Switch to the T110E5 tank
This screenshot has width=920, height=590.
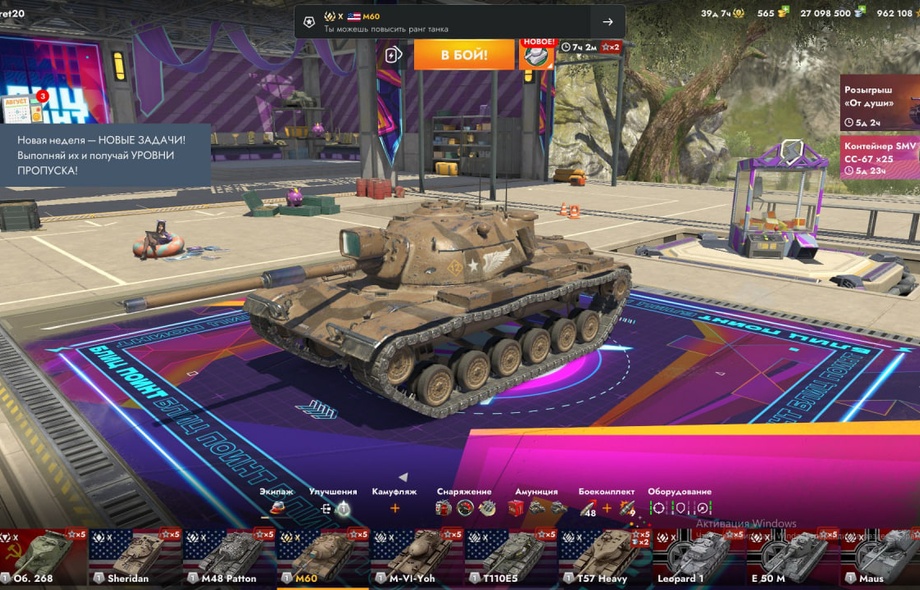click(x=510, y=557)
